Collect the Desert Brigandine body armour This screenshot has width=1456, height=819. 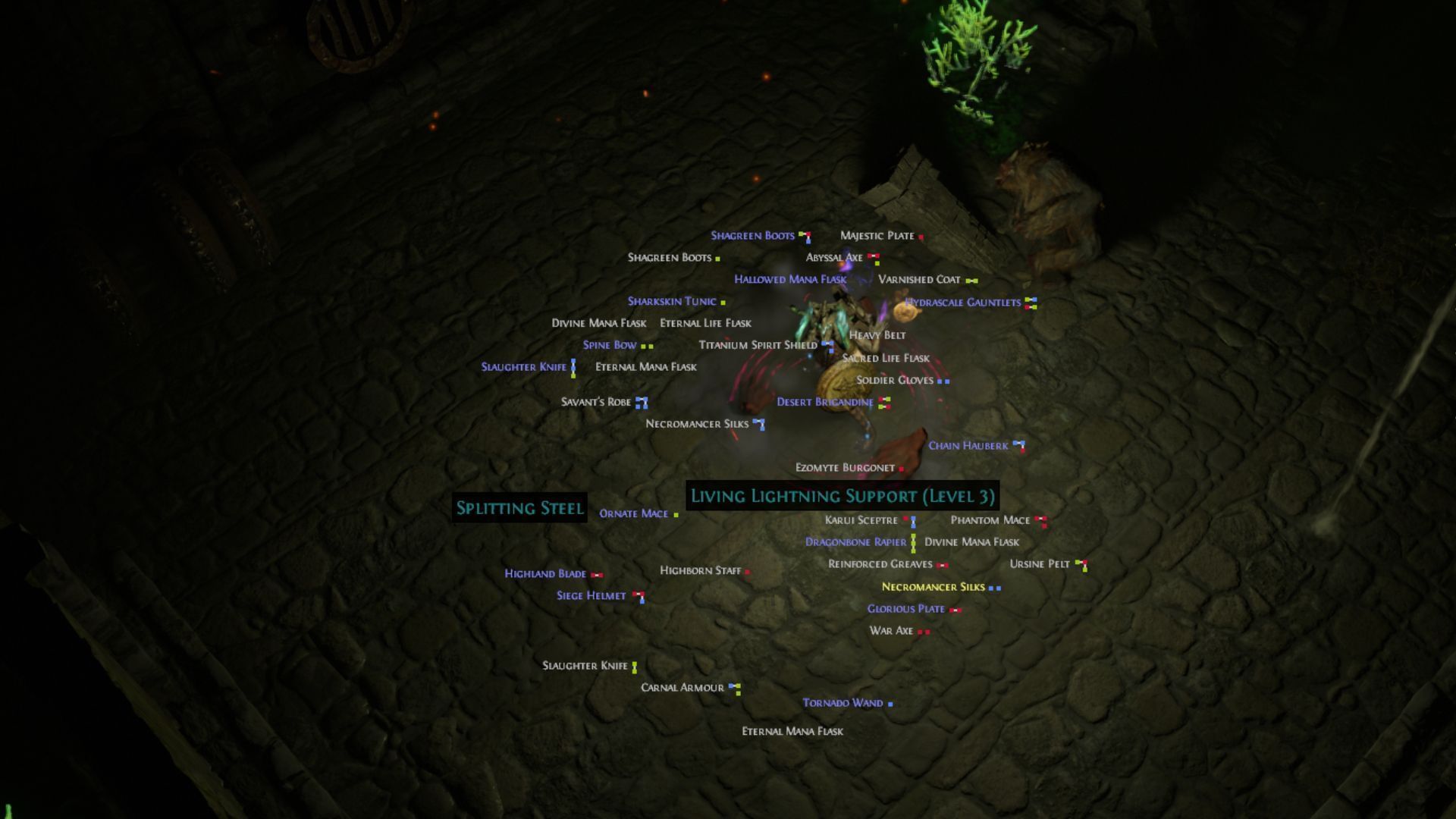[x=824, y=402]
